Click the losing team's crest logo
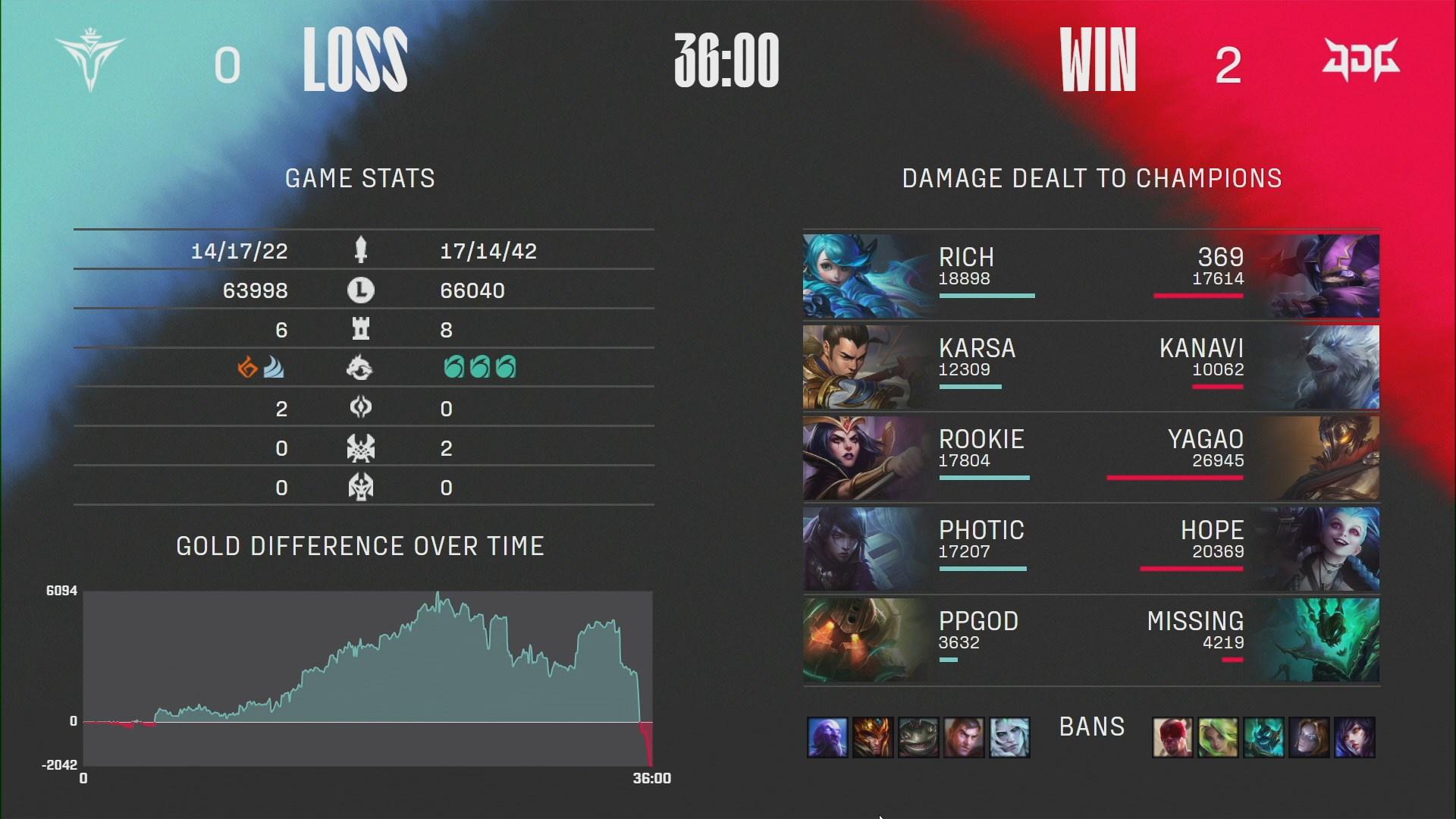This screenshot has width=1456, height=819. point(91,61)
